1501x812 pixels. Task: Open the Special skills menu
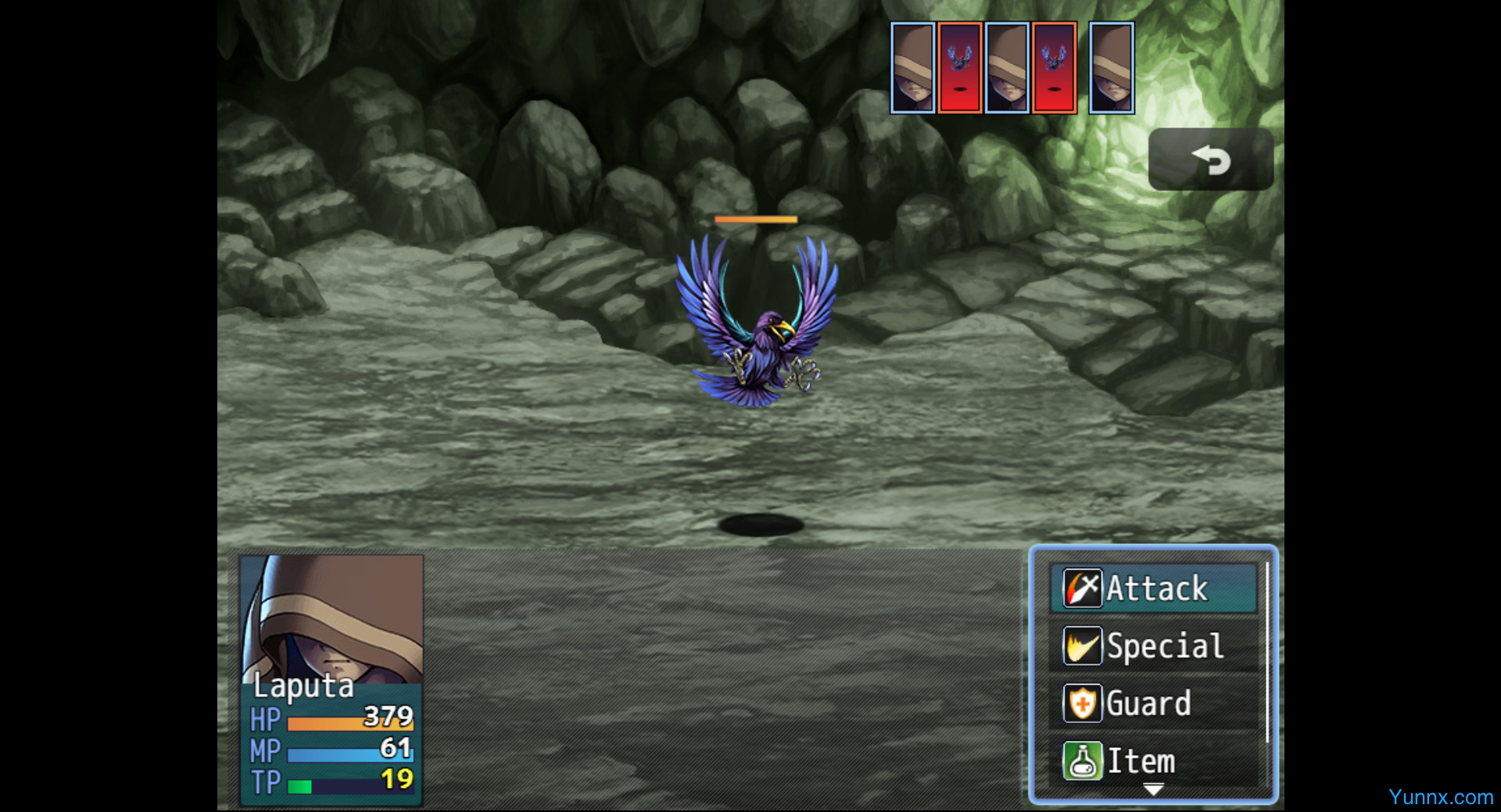pos(1153,646)
